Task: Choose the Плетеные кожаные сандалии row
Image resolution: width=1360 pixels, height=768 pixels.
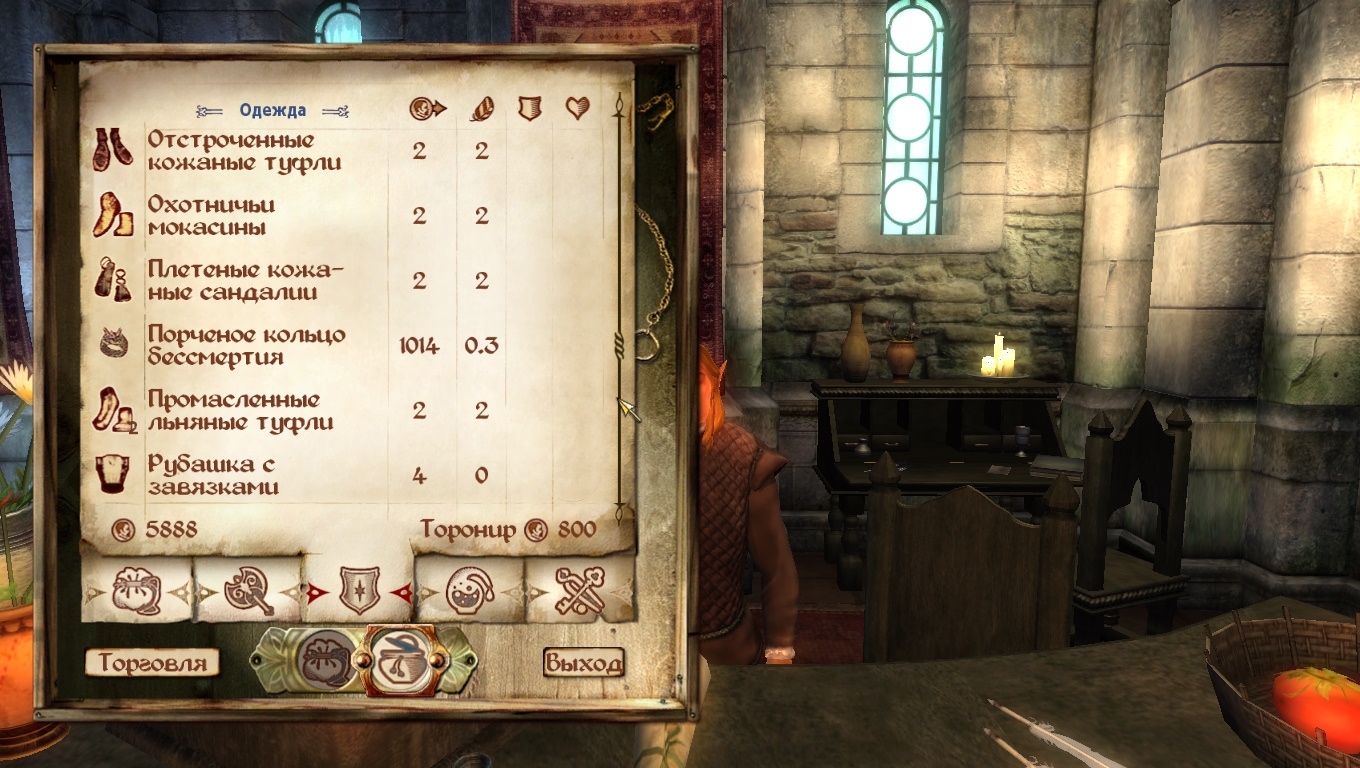Action: point(245,281)
